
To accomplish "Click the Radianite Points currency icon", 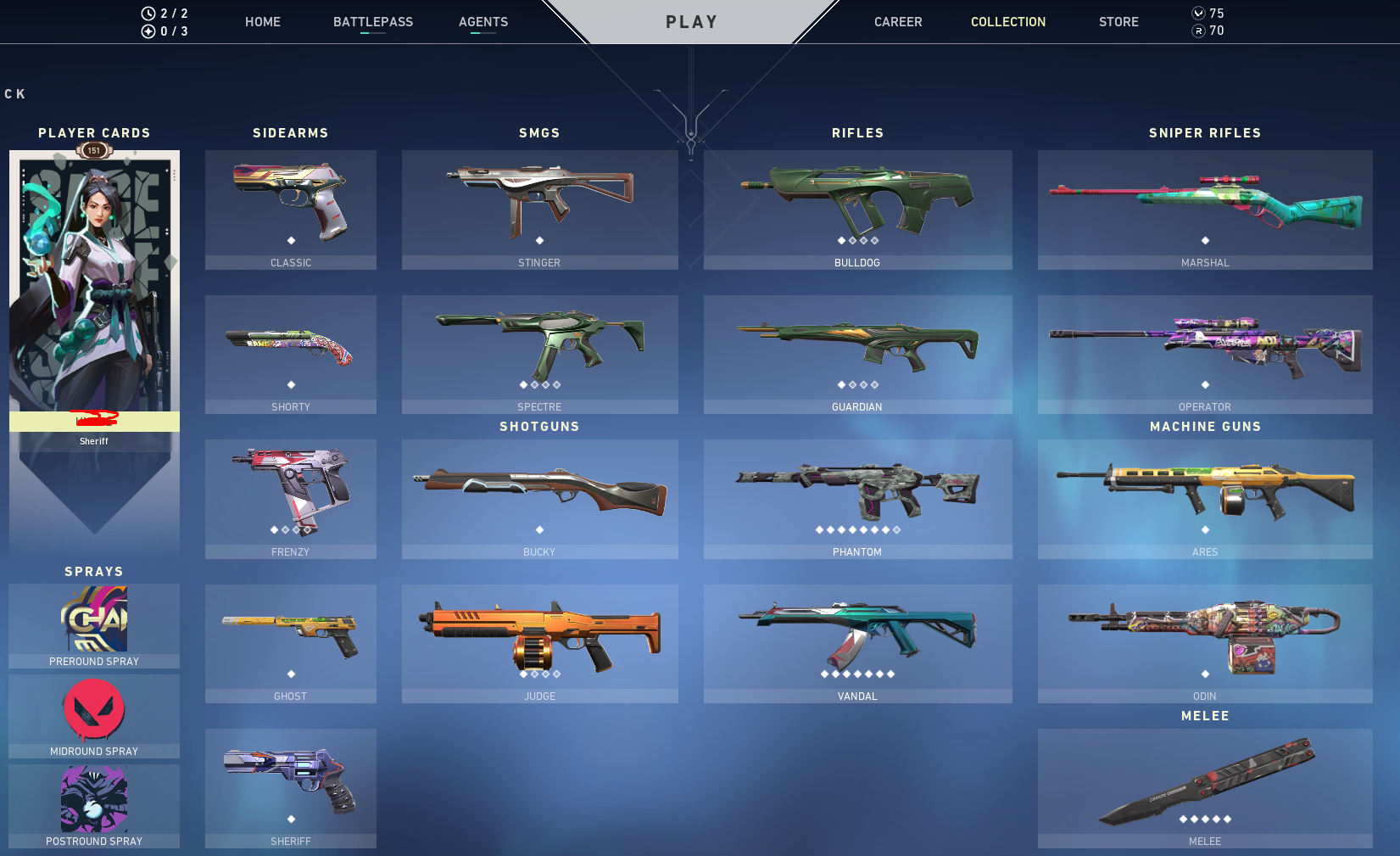I will point(1197,31).
